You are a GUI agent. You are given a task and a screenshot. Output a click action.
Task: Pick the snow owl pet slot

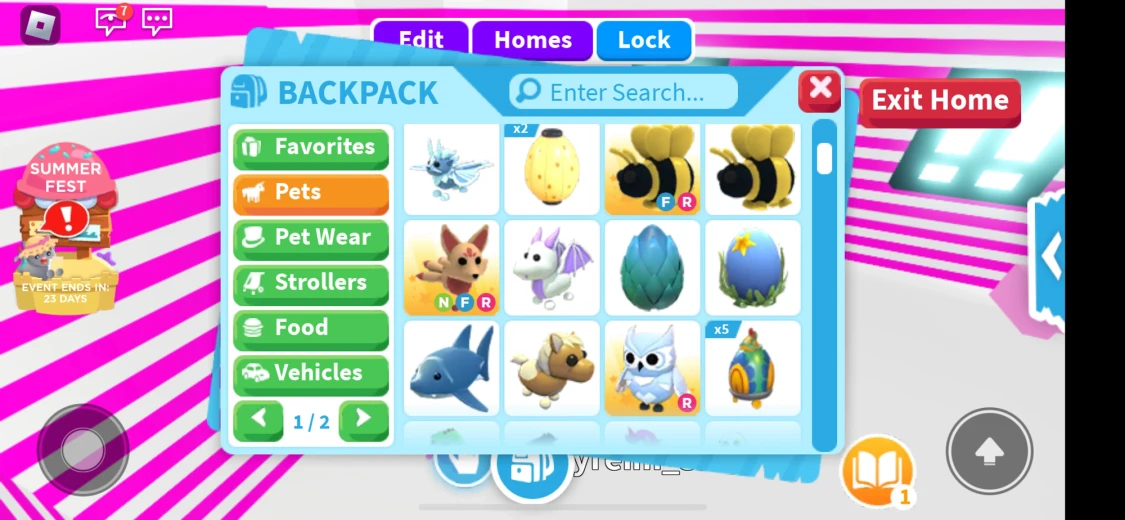click(x=652, y=367)
